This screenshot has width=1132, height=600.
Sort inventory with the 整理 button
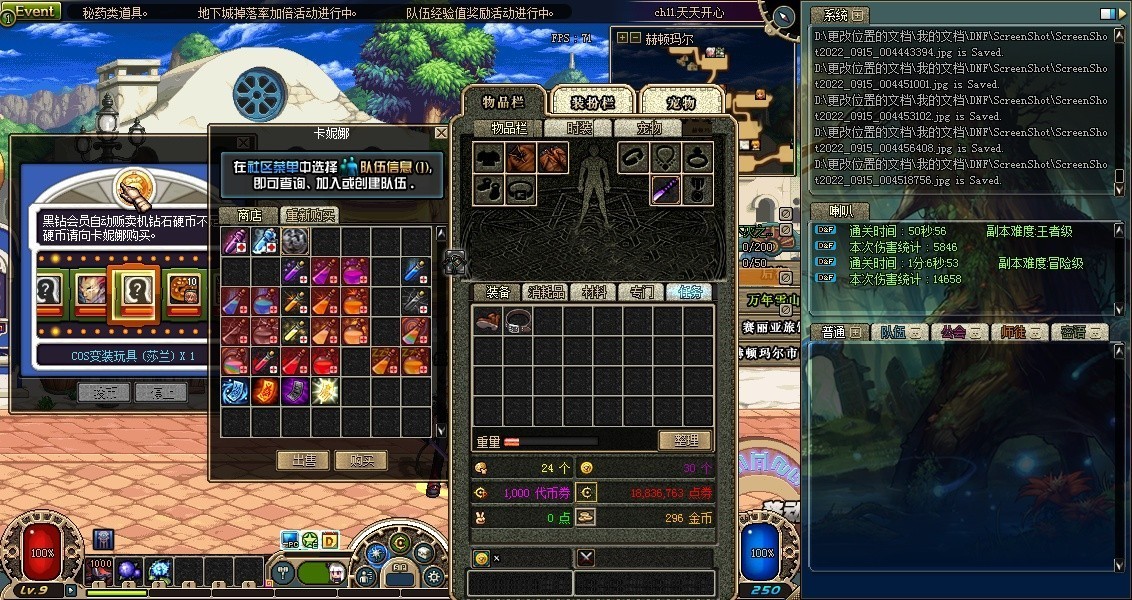pos(685,440)
